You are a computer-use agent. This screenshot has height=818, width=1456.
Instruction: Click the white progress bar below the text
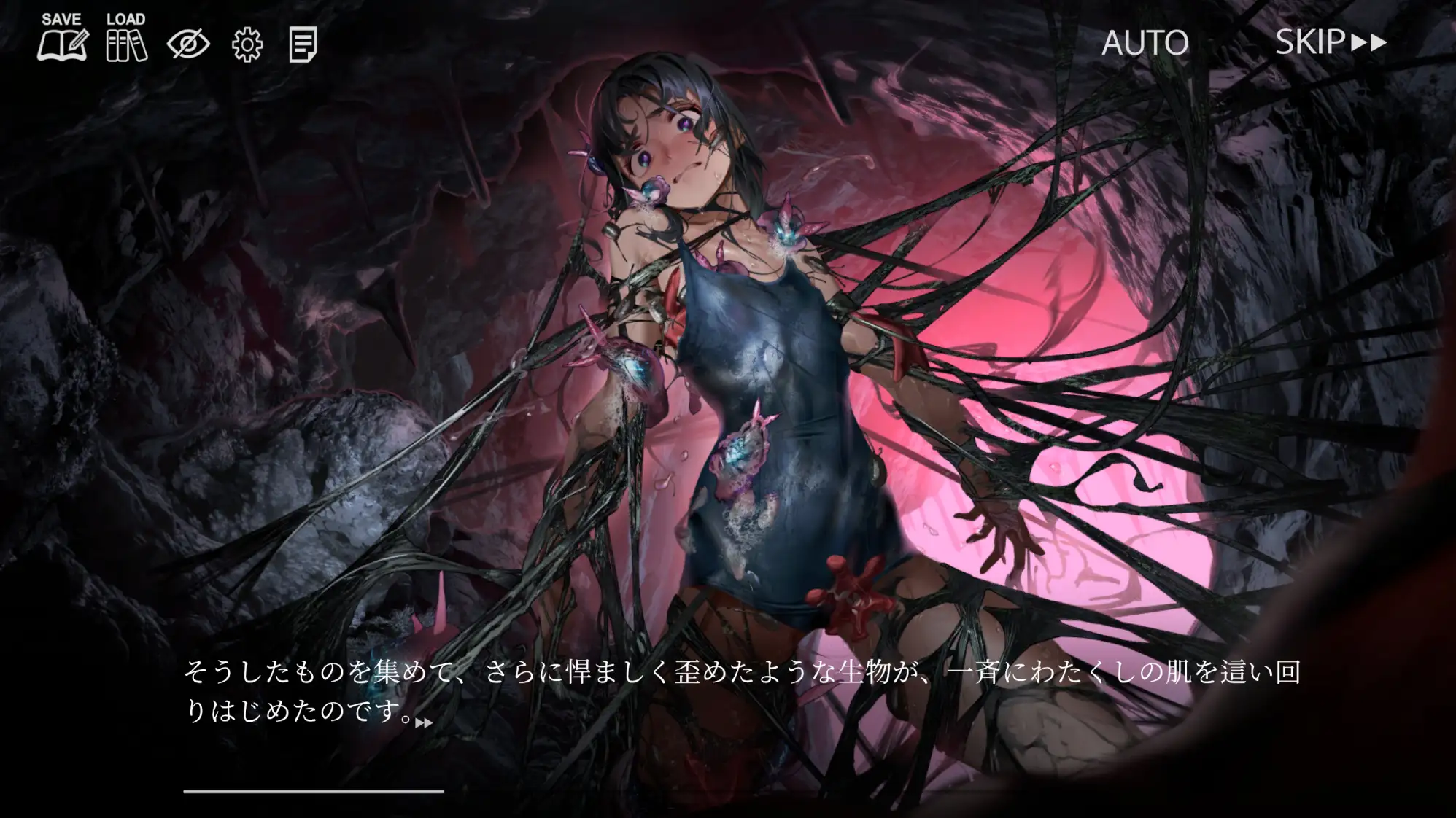click(x=314, y=790)
